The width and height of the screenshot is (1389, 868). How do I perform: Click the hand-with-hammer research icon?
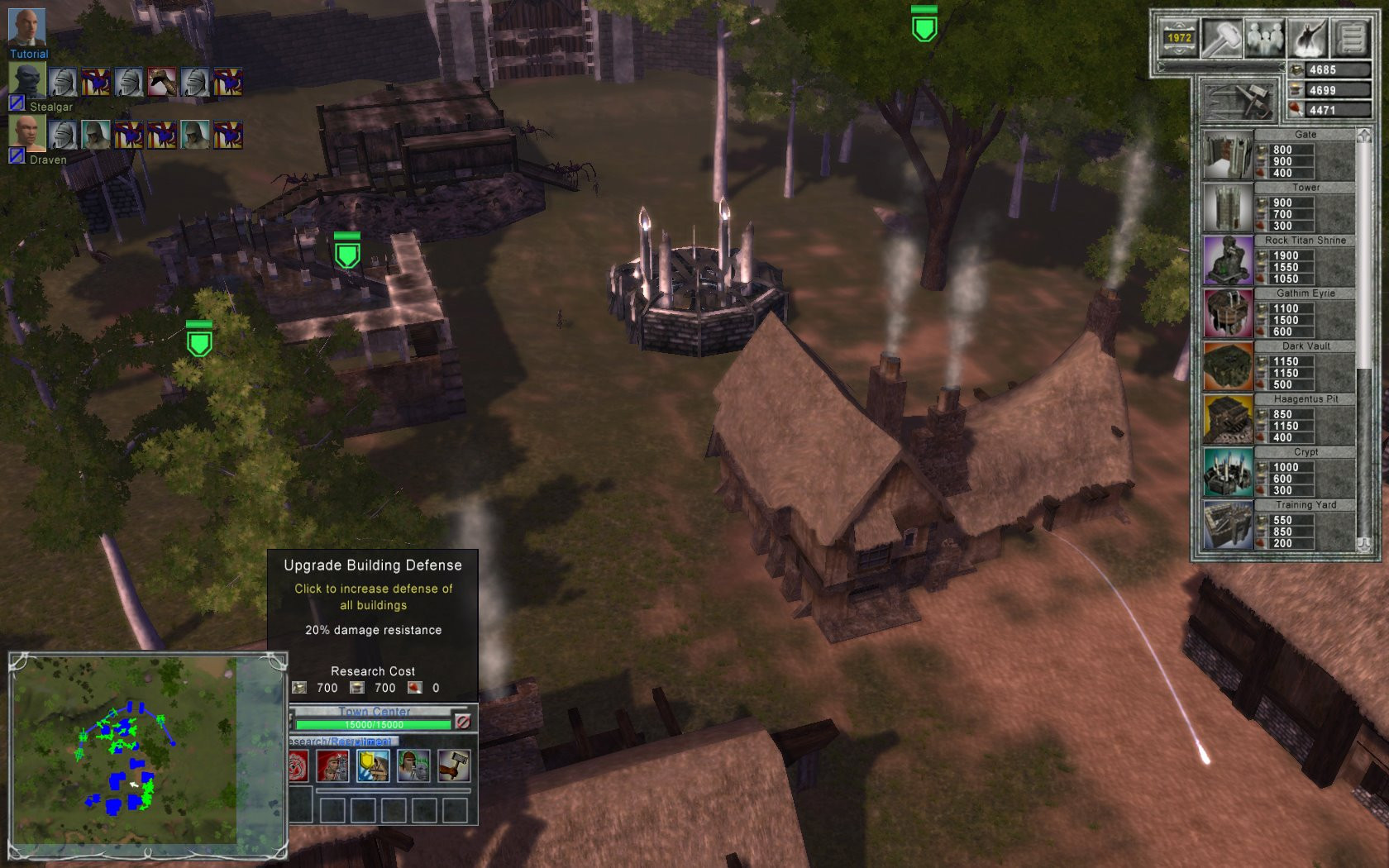(454, 766)
